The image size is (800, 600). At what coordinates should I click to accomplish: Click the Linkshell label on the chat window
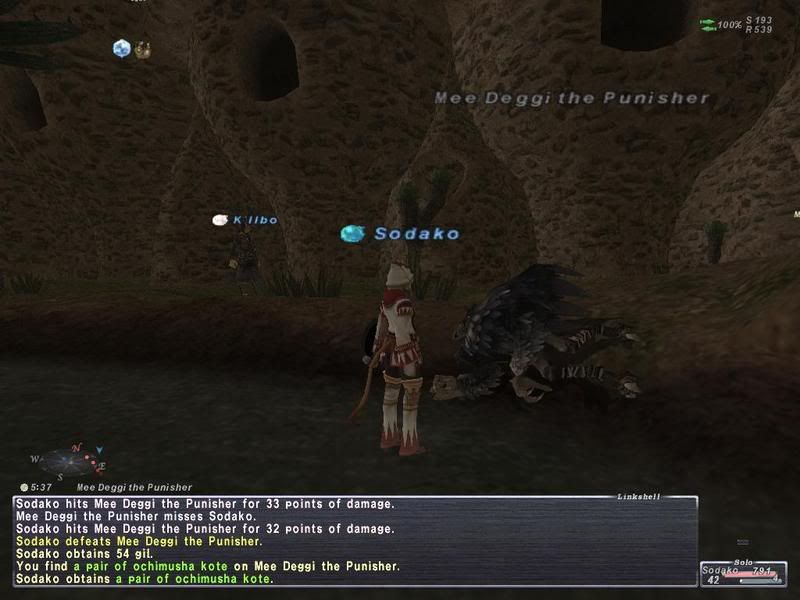[x=637, y=496]
